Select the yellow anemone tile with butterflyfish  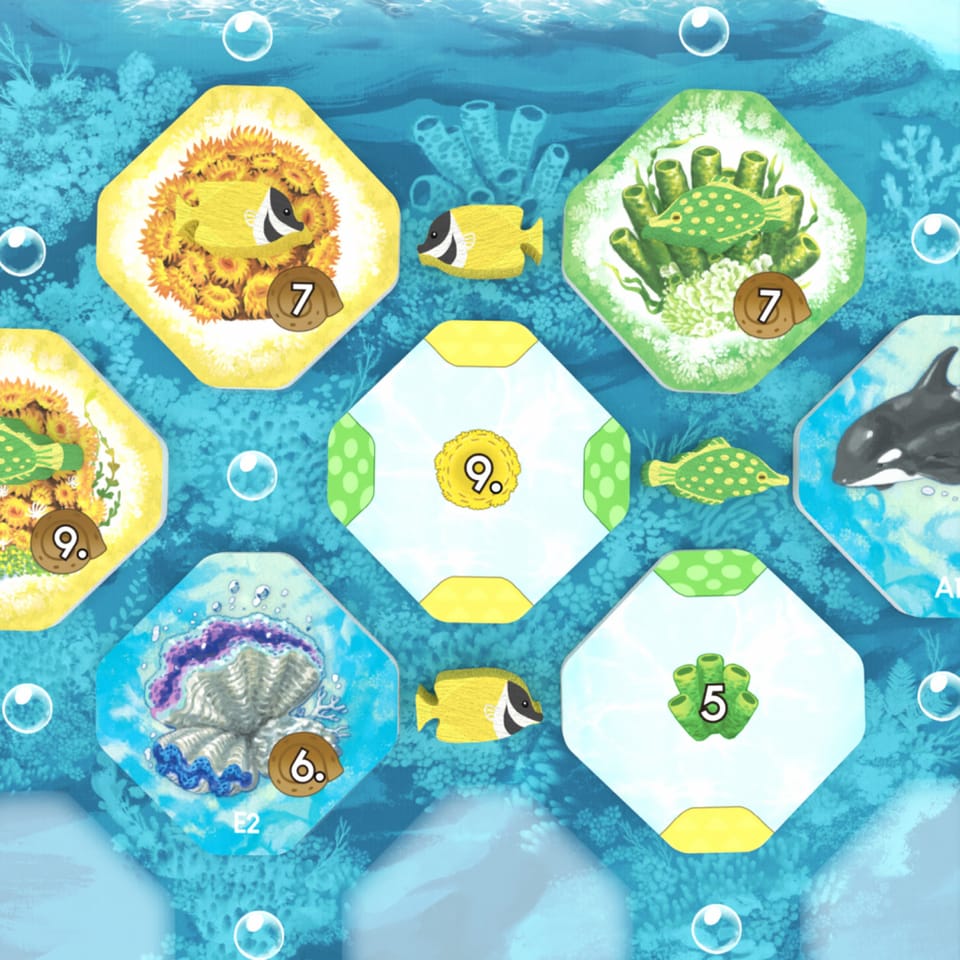pyautogui.click(x=248, y=236)
